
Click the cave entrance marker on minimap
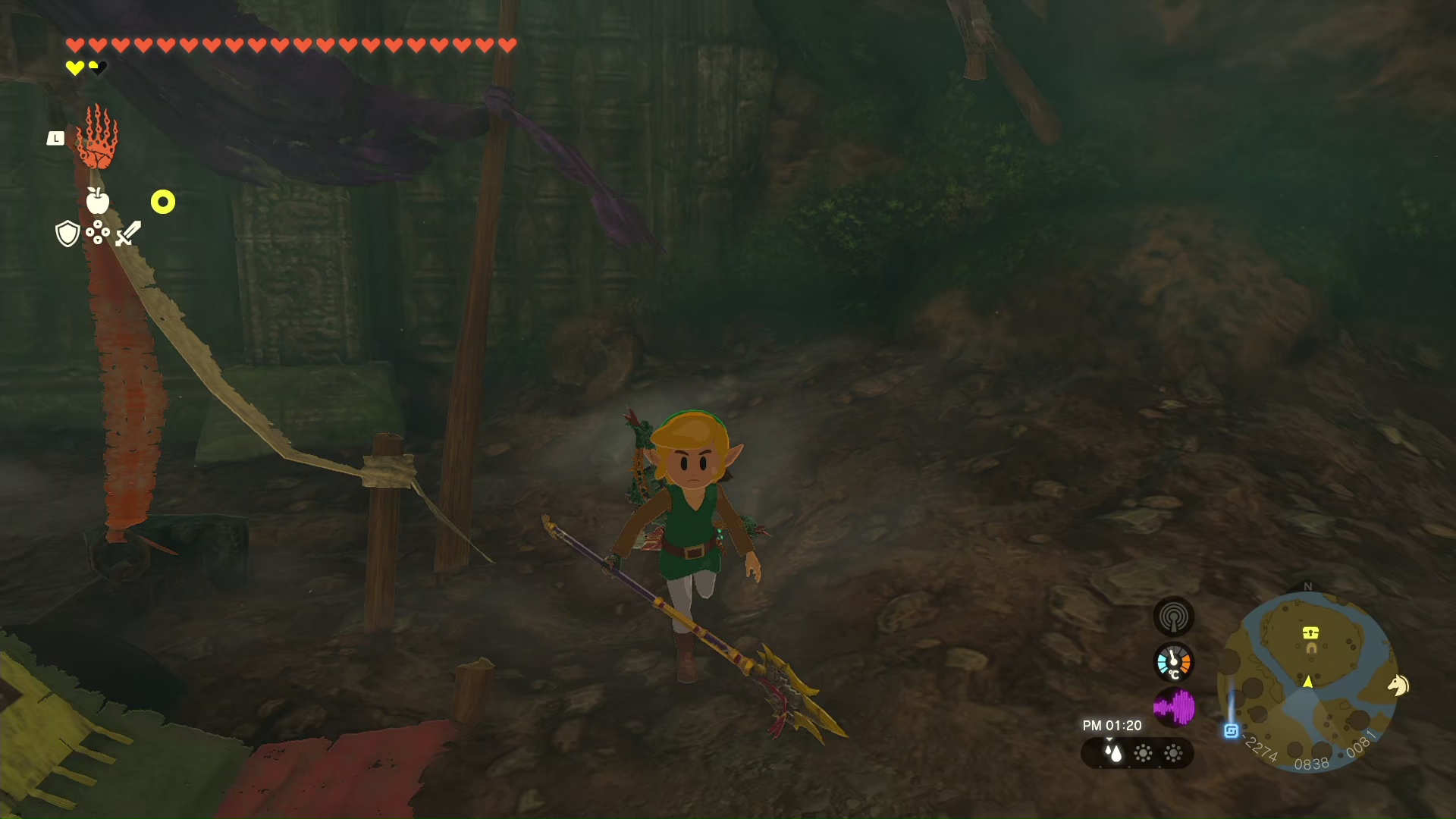coord(1311,648)
